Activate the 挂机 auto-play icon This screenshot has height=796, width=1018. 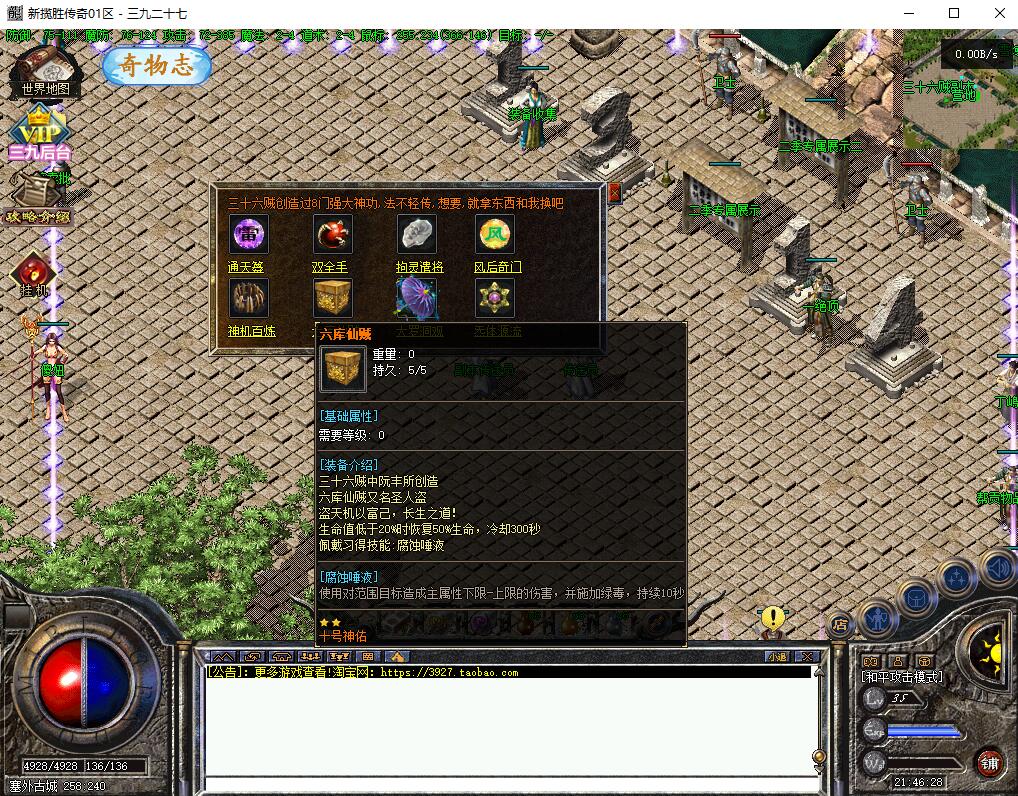(x=34, y=275)
